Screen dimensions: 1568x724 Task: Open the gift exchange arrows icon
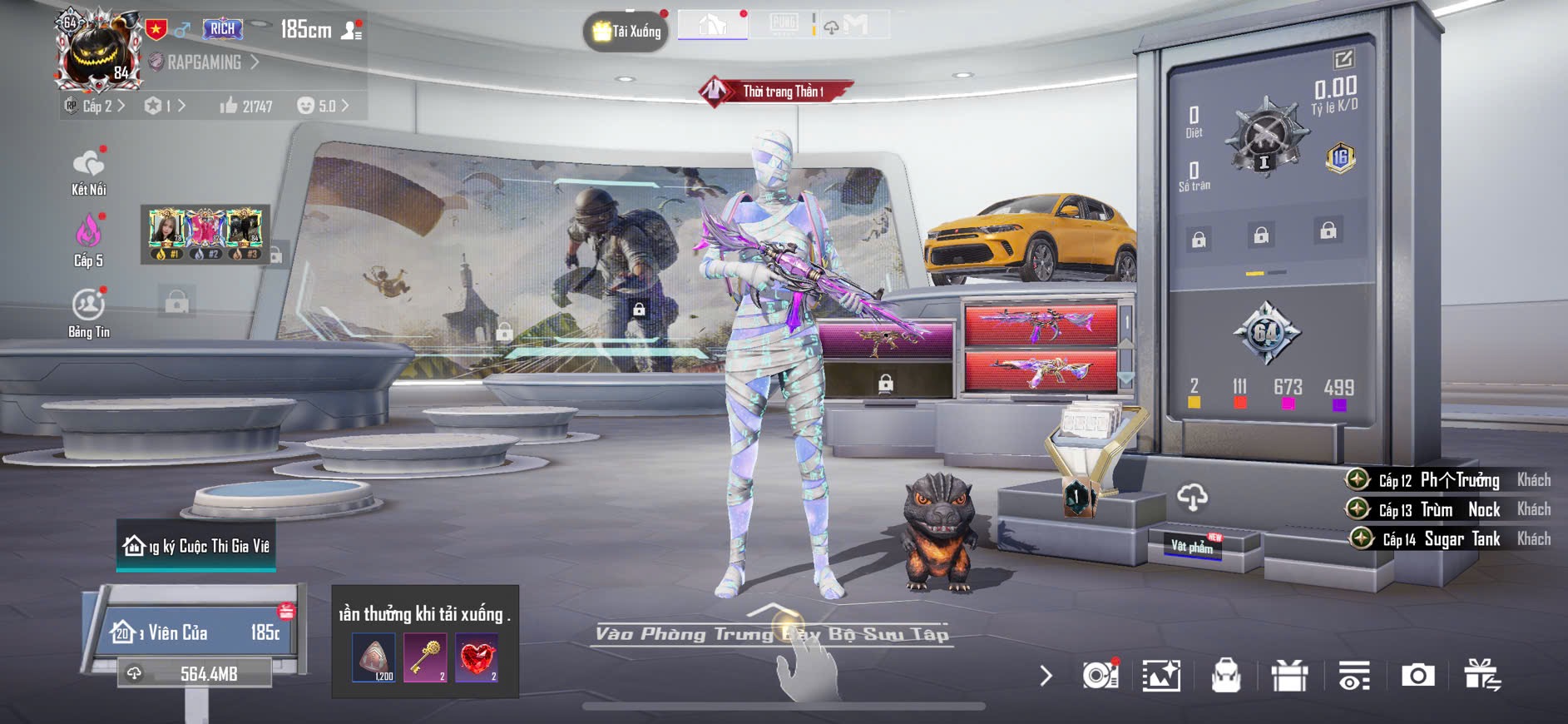coord(1482,675)
